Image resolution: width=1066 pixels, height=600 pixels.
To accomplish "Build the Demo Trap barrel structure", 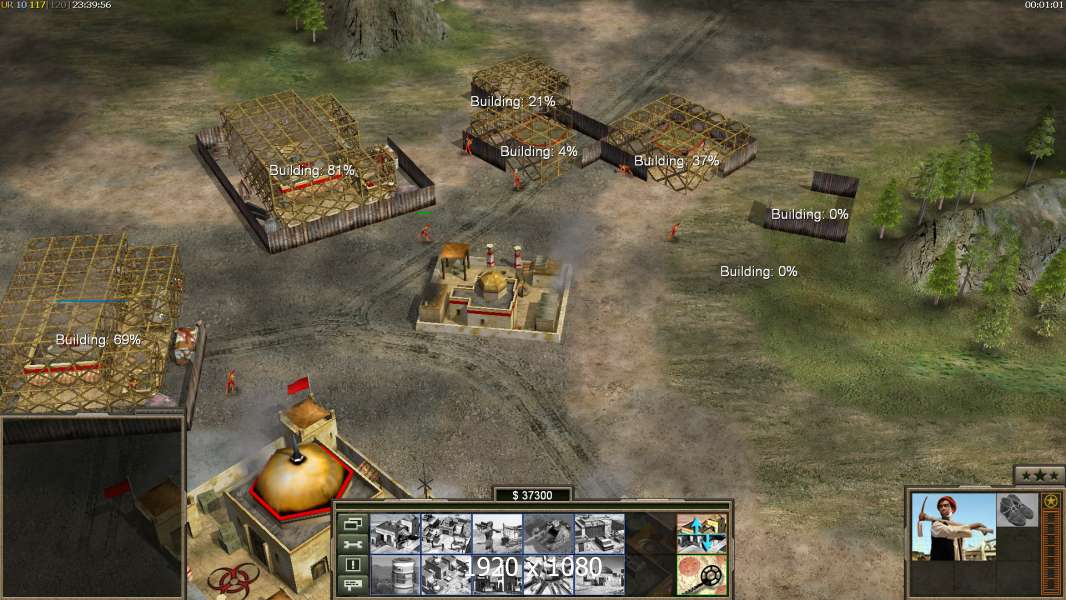I will (395, 574).
